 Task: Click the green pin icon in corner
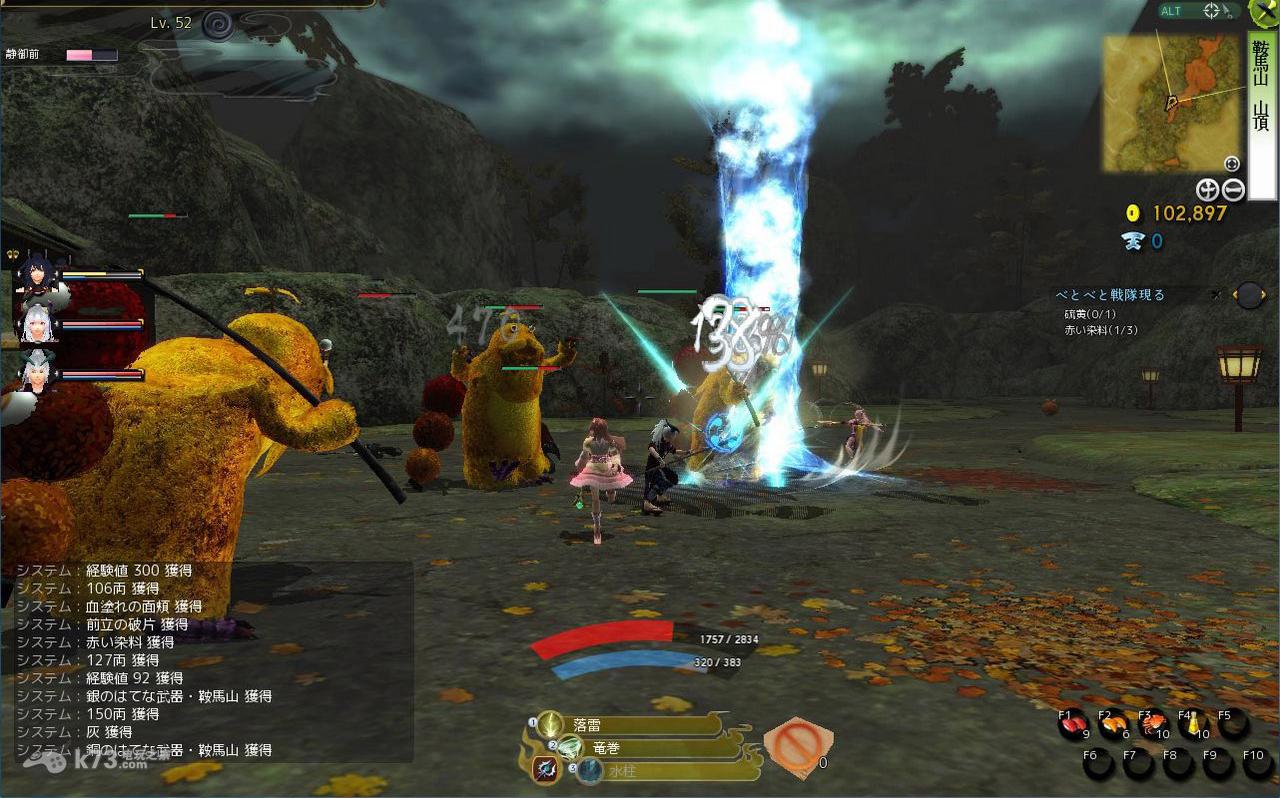tap(1265, 11)
